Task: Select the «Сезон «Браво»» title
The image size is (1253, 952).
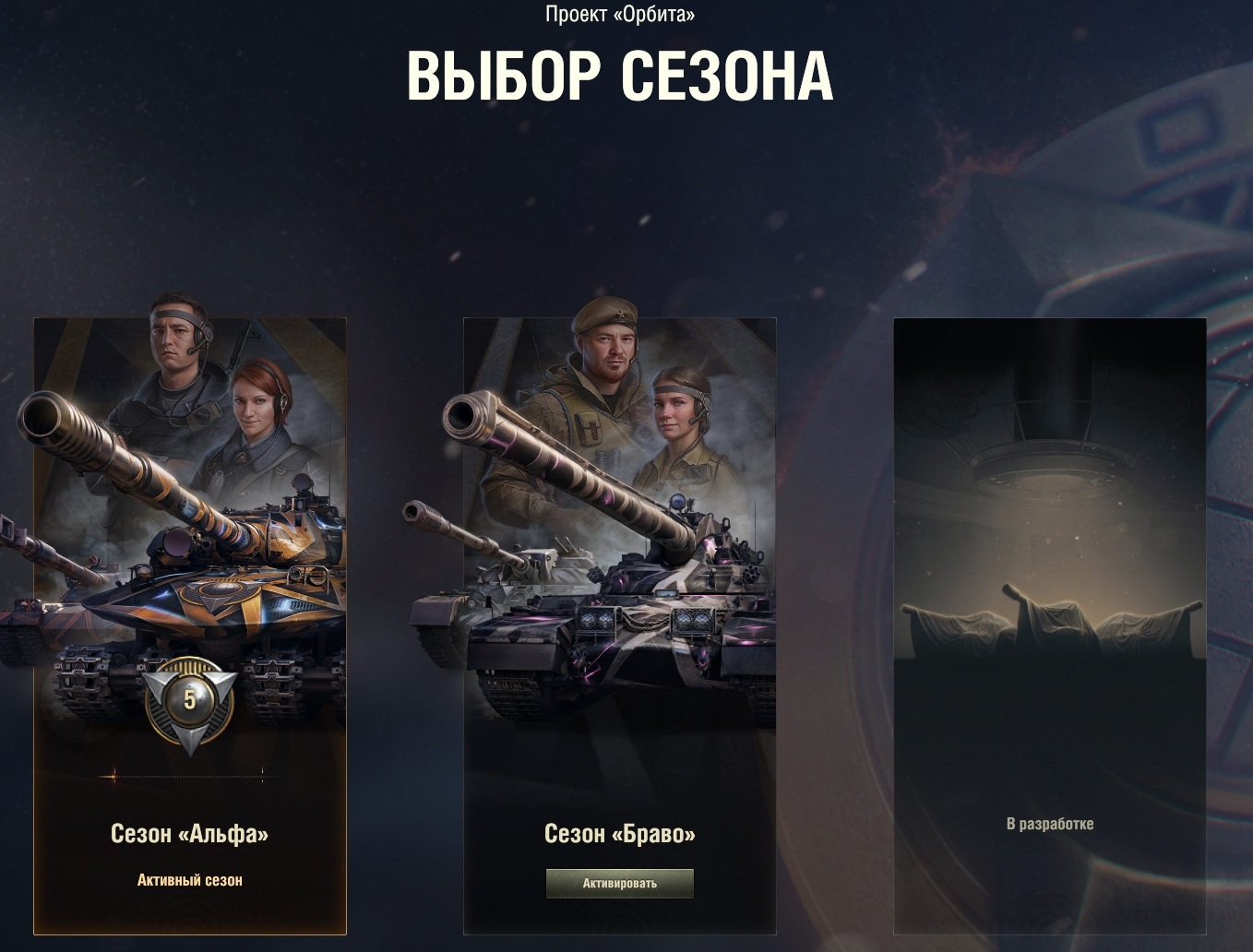Action: tap(619, 832)
